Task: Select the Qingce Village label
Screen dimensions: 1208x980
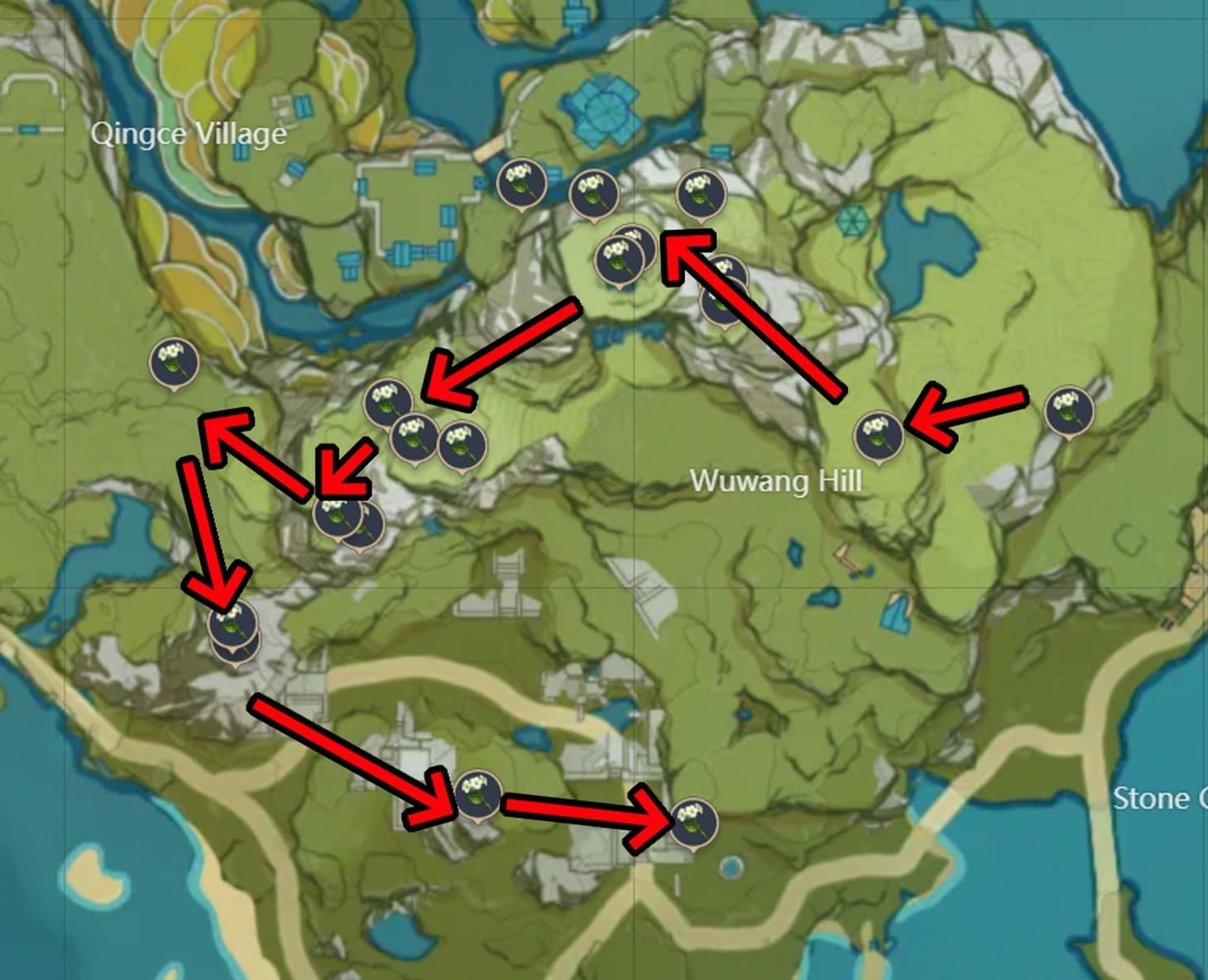Action: click(x=190, y=131)
